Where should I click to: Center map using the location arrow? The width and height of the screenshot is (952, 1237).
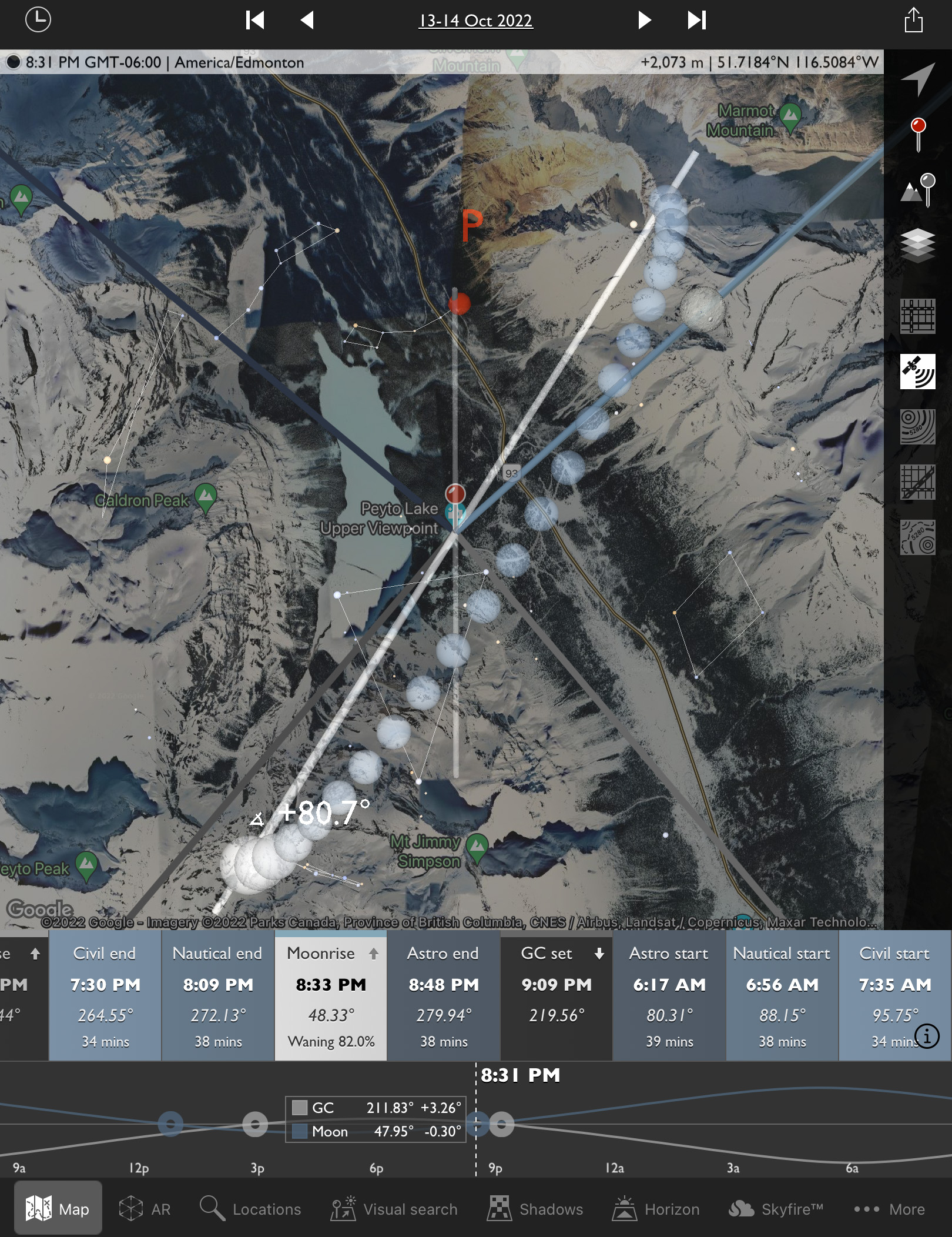pyautogui.click(x=917, y=79)
